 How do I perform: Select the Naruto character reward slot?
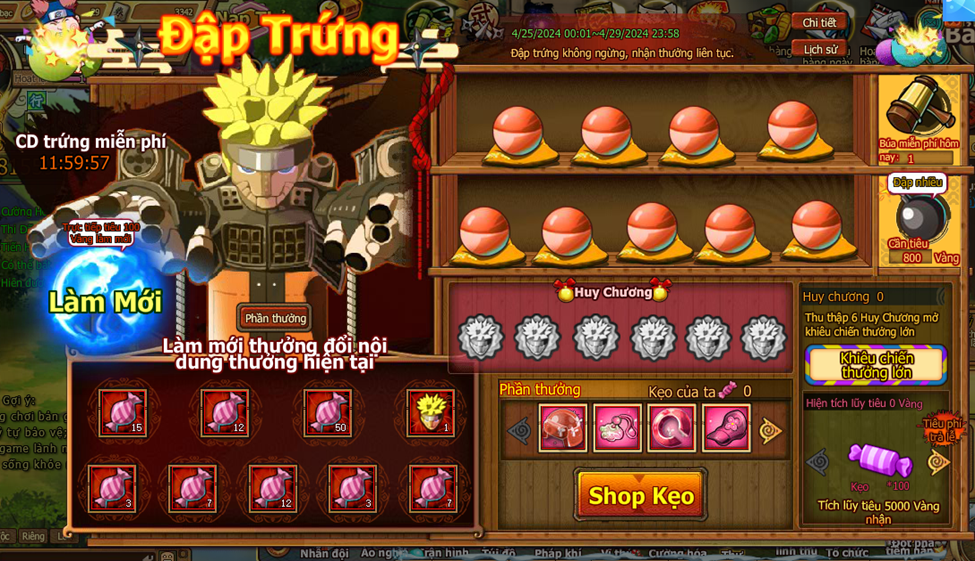430,411
